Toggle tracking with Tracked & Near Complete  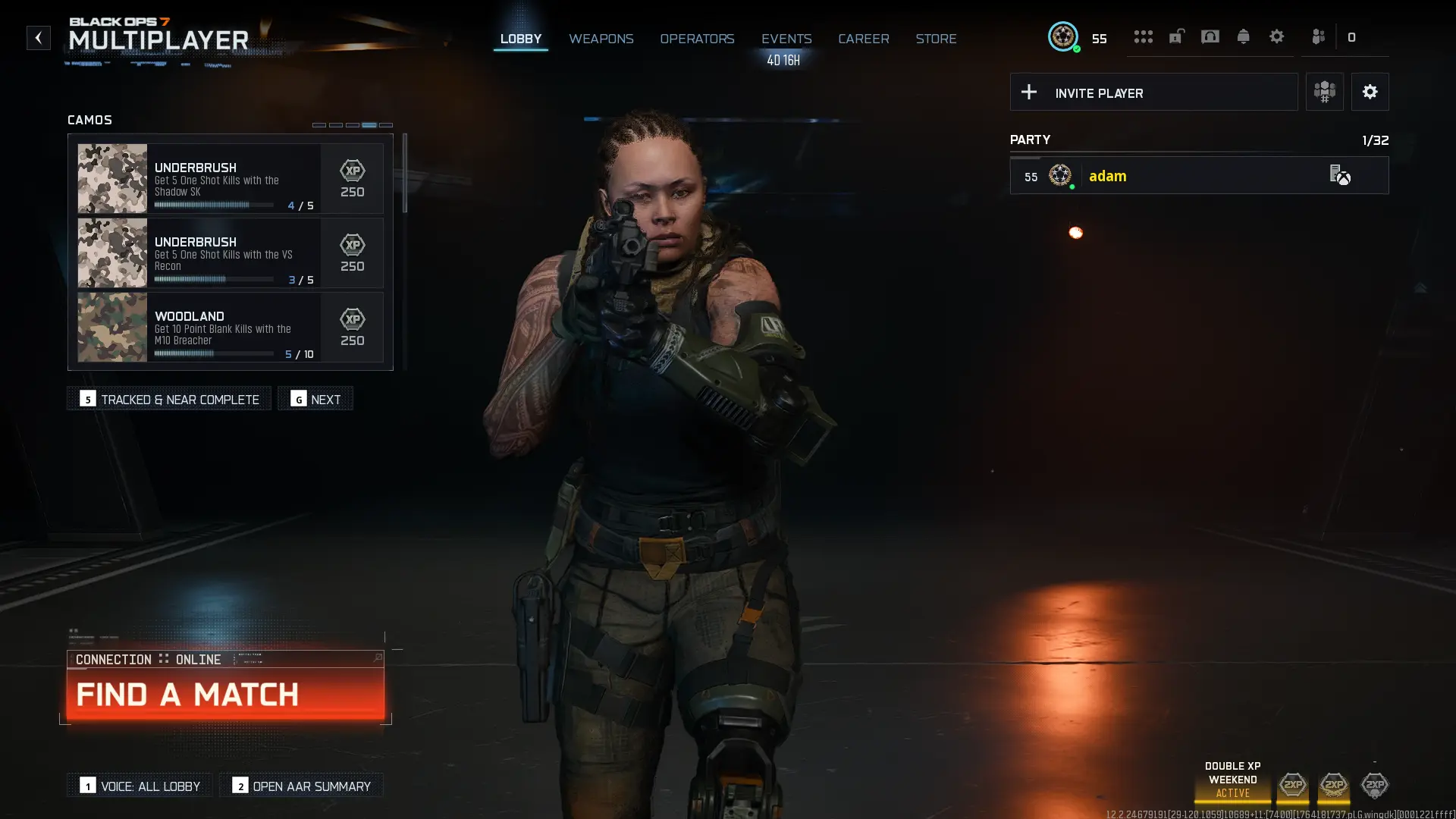[x=168, y=398]
